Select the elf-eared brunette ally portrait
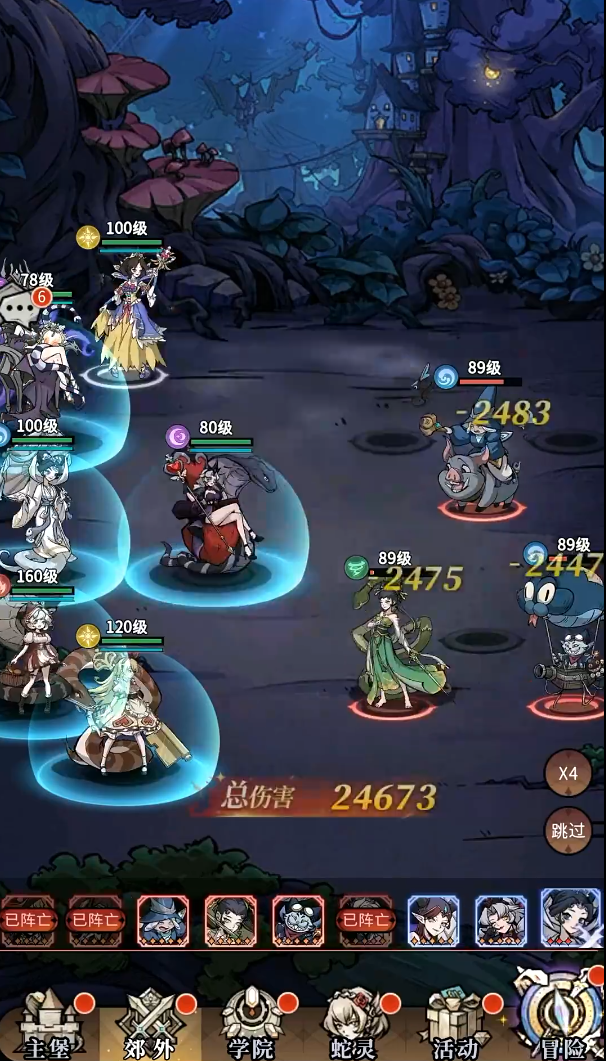 point(433,920)
